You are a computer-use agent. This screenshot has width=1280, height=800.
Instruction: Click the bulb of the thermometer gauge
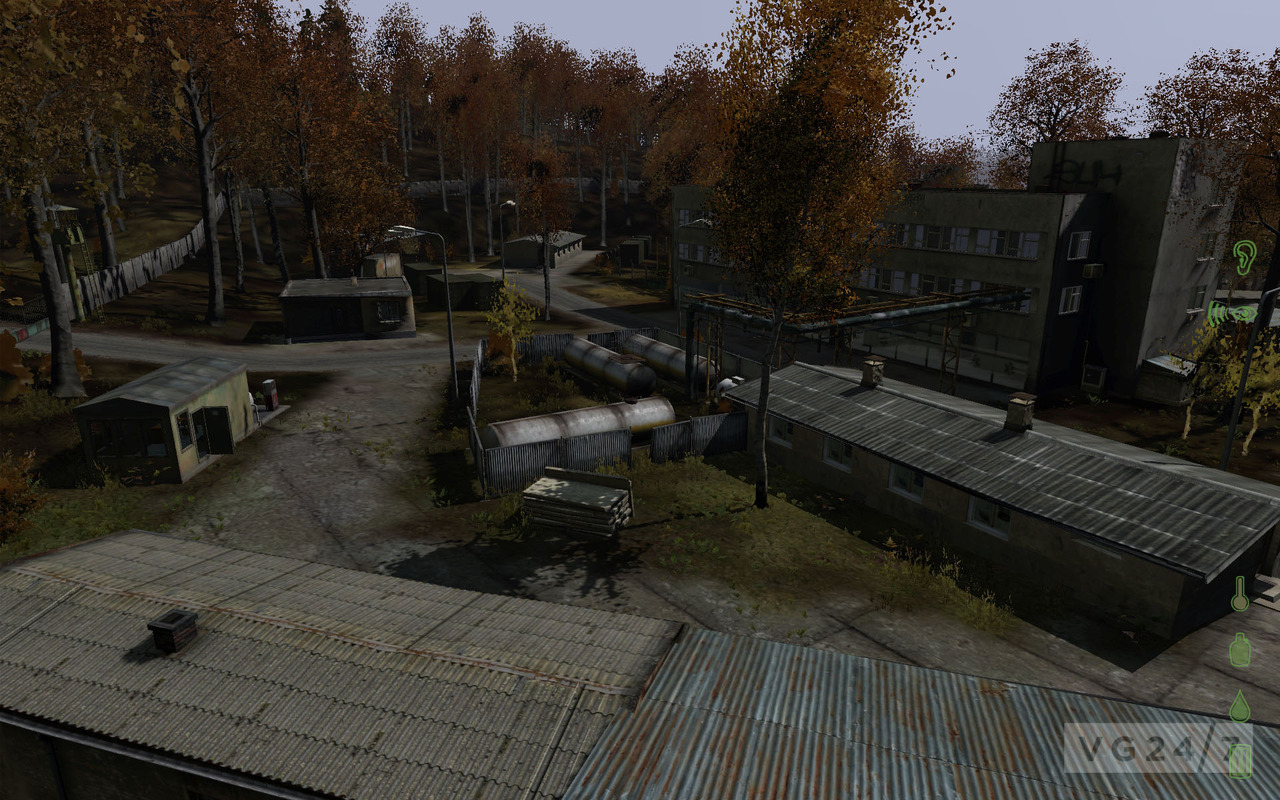pos(1240,604)
